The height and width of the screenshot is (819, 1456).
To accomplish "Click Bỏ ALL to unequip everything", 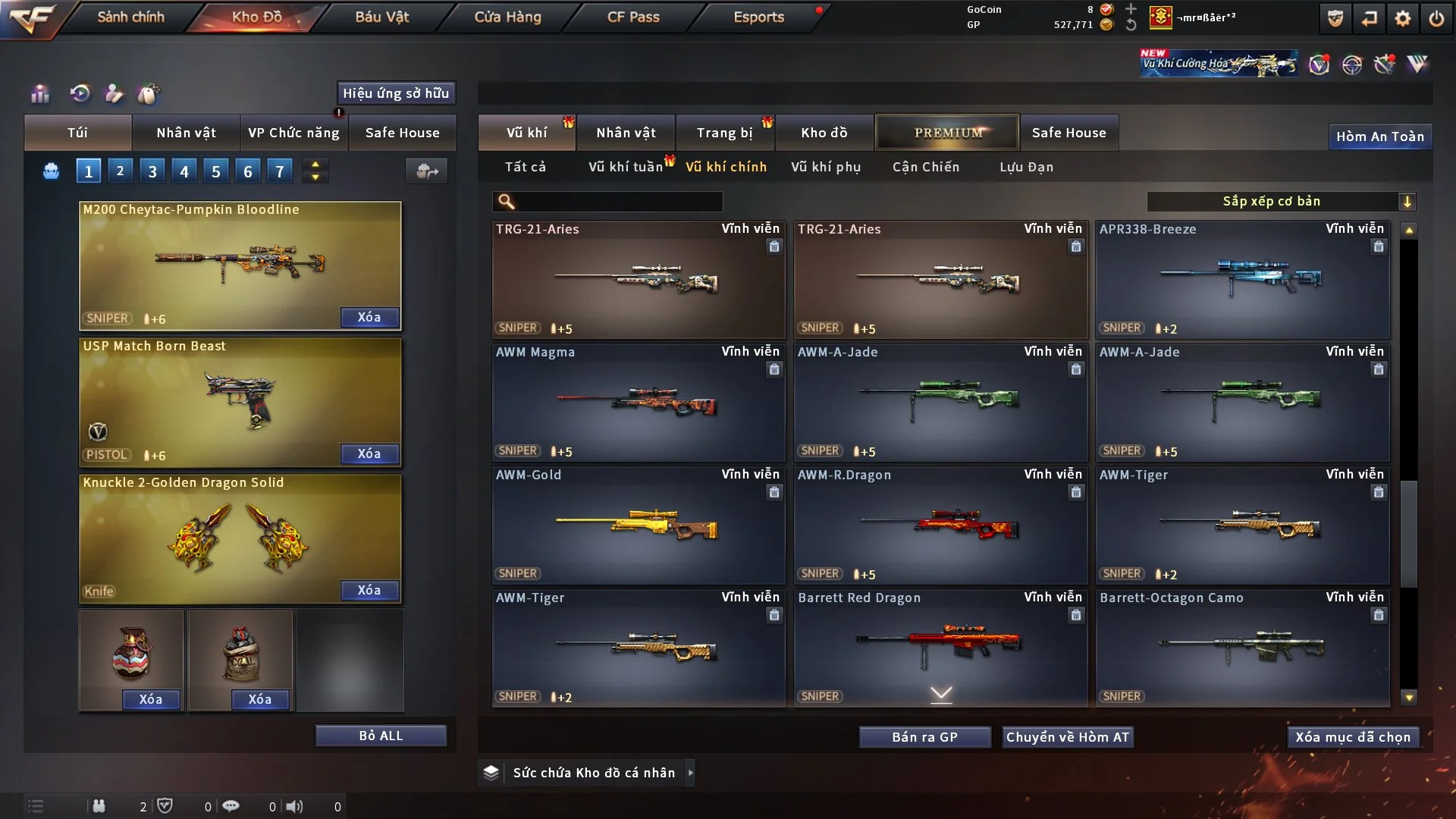I will click(381, 736).
